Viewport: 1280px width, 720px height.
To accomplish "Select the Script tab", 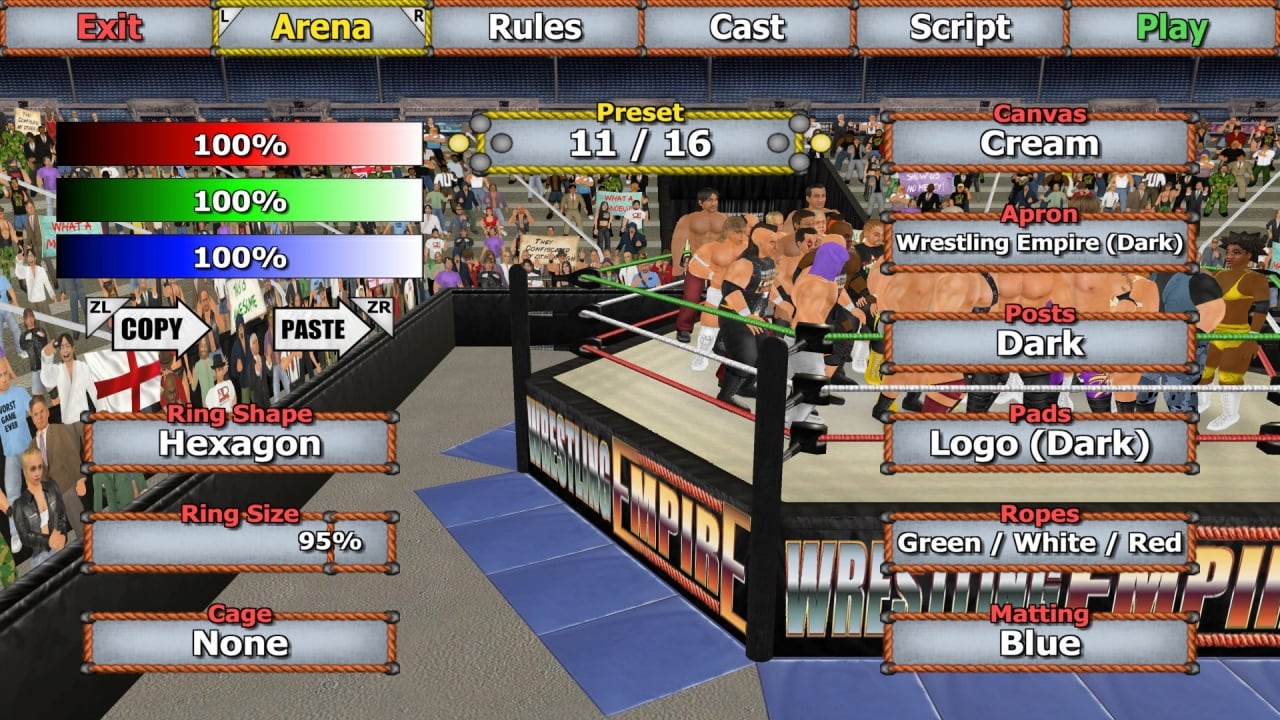I will coord(960,28).
